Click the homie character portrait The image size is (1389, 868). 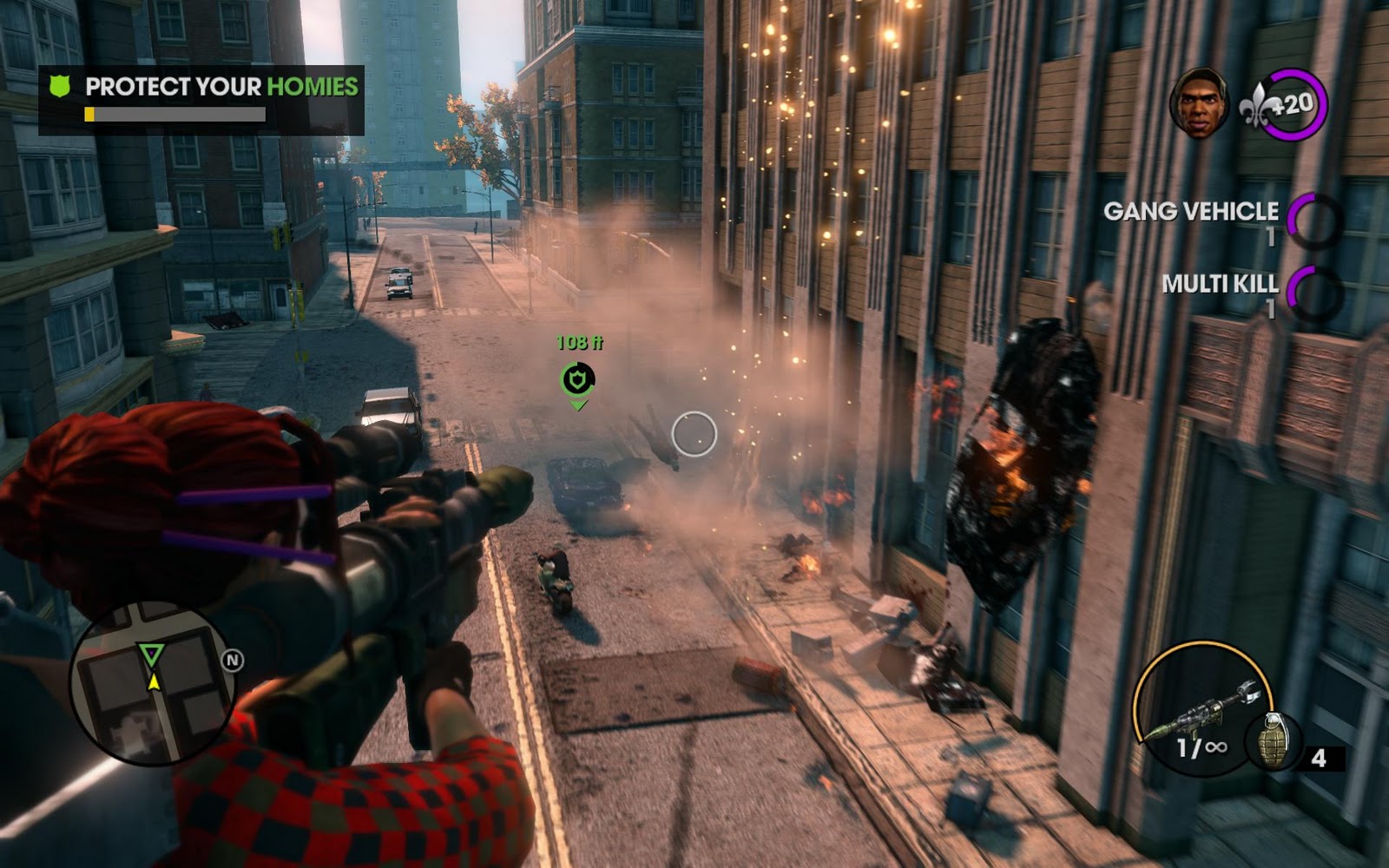[x=1199, y=103]
